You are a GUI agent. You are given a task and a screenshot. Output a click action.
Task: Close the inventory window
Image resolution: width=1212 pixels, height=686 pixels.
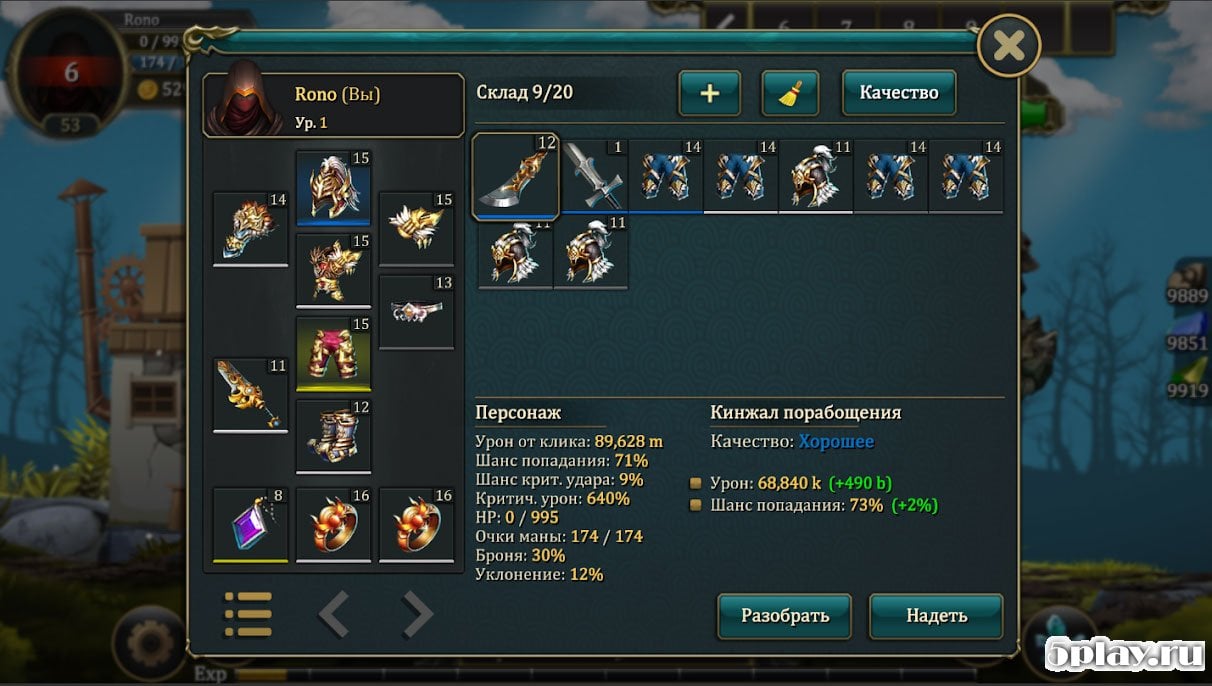click(1008, 45)
